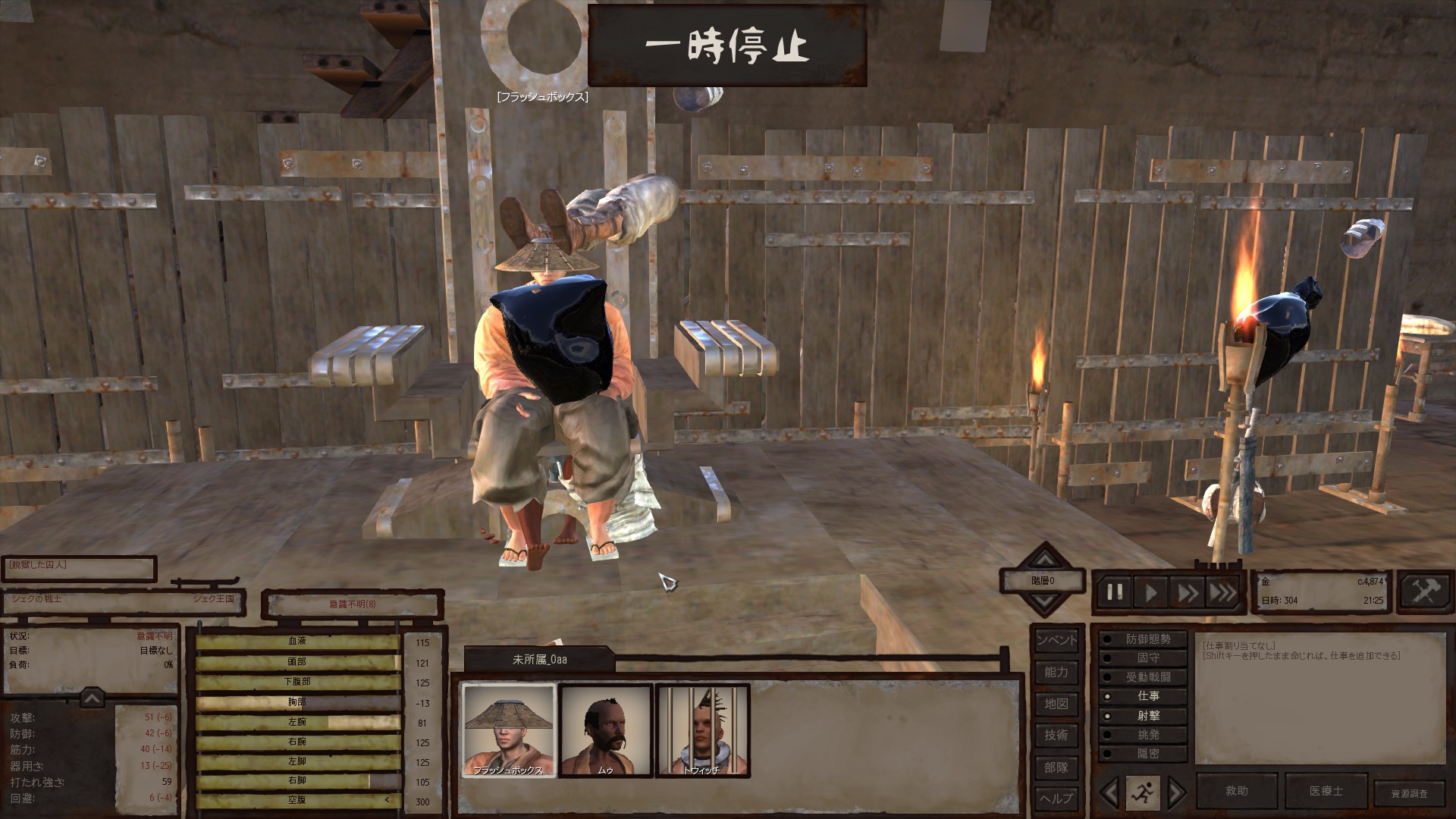Select the caged トウィッチ portrait
This screenshot has width=1456, height=819.
click(702, 730)
